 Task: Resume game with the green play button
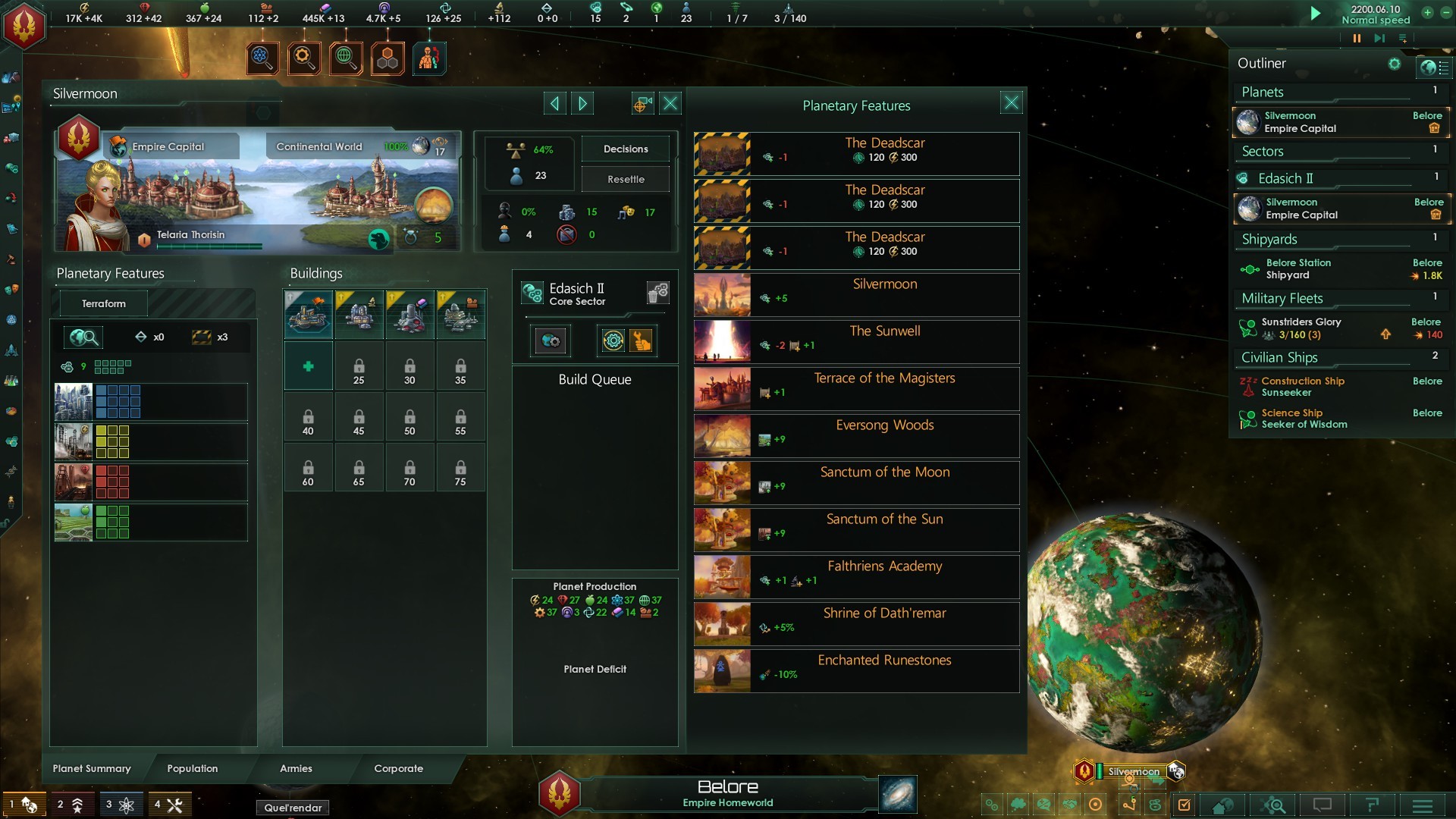[x=1316, y=14]
